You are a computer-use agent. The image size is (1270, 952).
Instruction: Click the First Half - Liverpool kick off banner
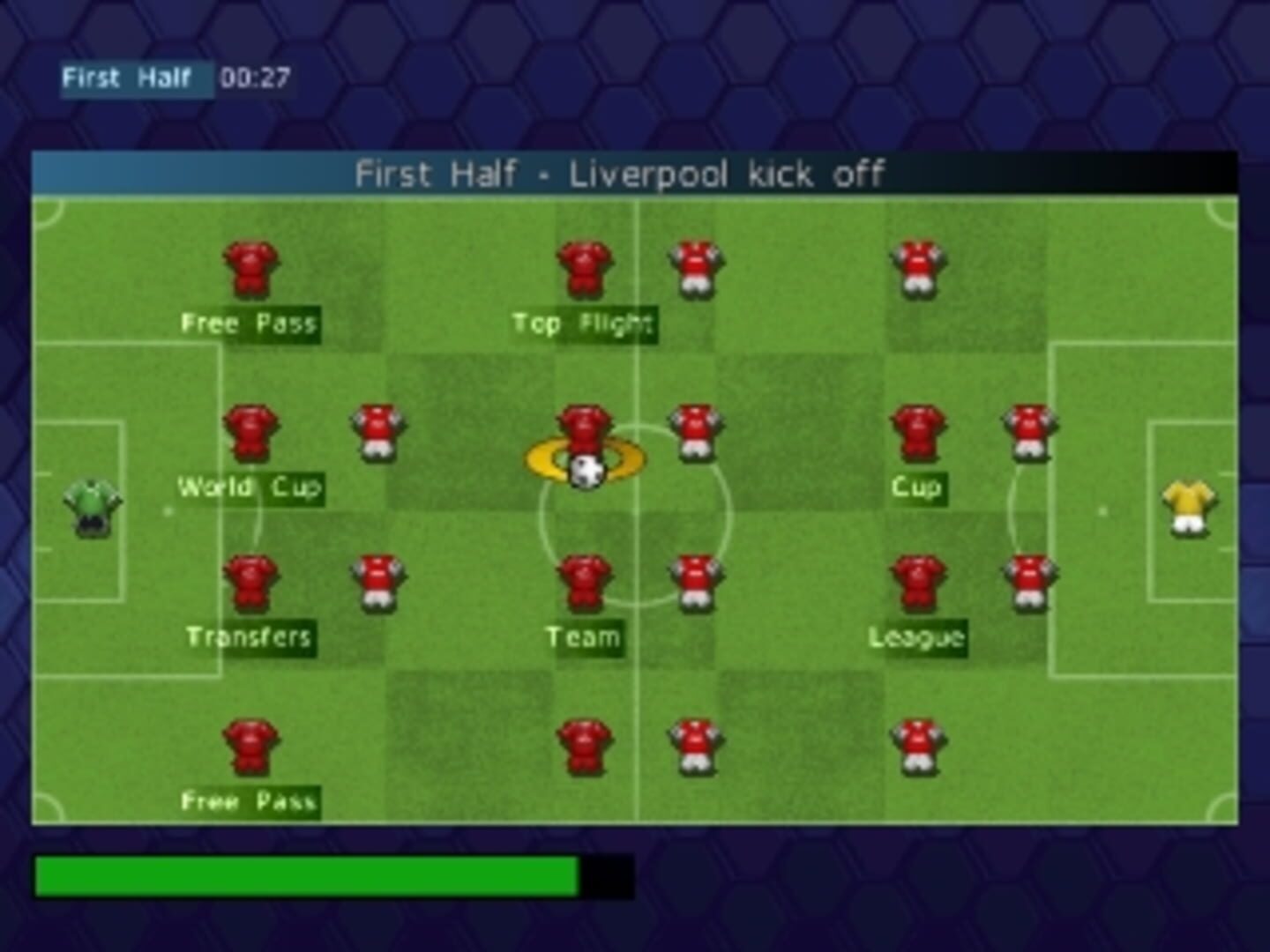pyautogui.click(x=623, y=175)
